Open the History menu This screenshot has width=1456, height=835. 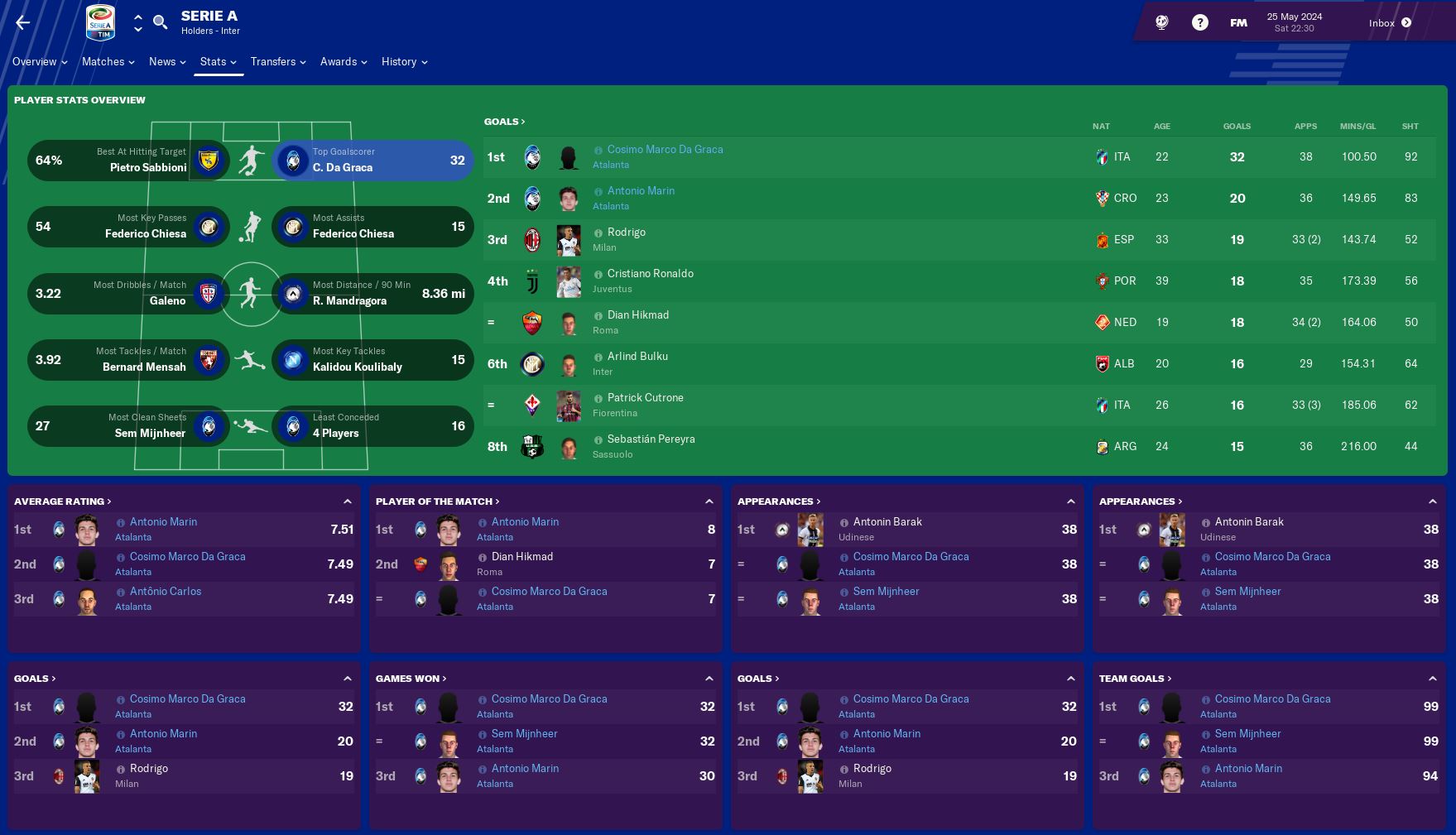point(400,61)
